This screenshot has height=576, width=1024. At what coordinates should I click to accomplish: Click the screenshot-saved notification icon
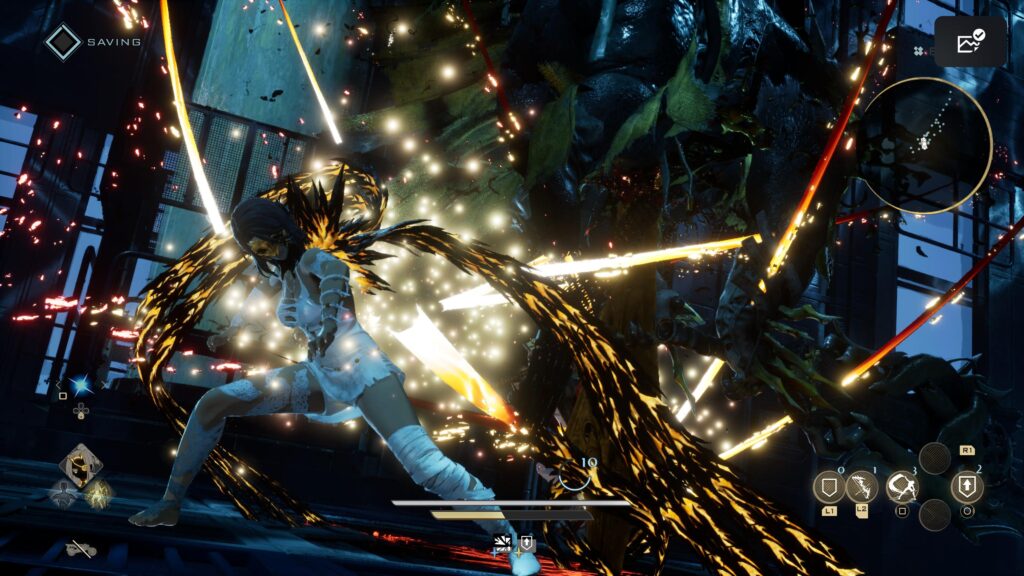[x=970, y=42]
